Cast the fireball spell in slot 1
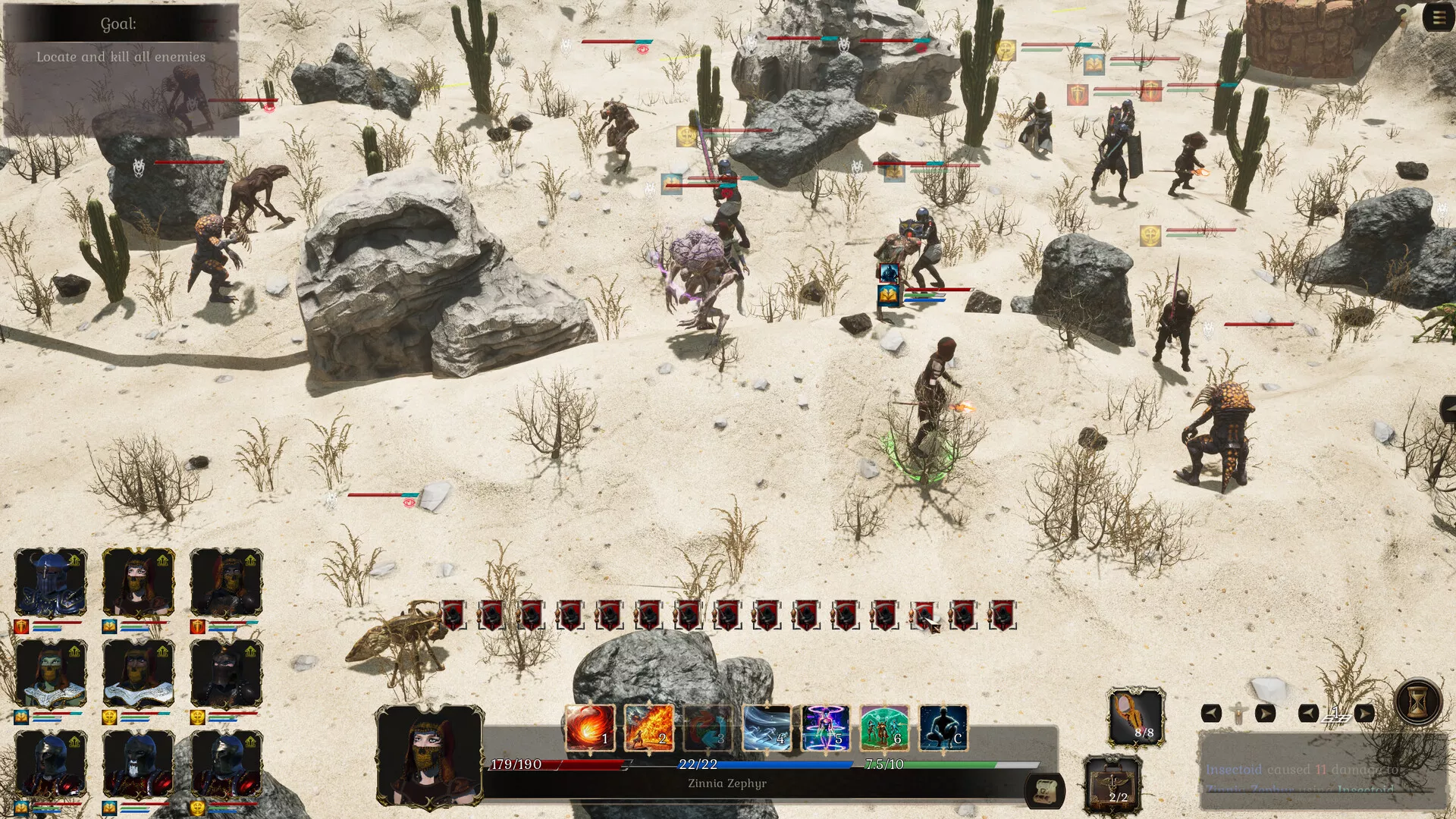 [590, 727]
